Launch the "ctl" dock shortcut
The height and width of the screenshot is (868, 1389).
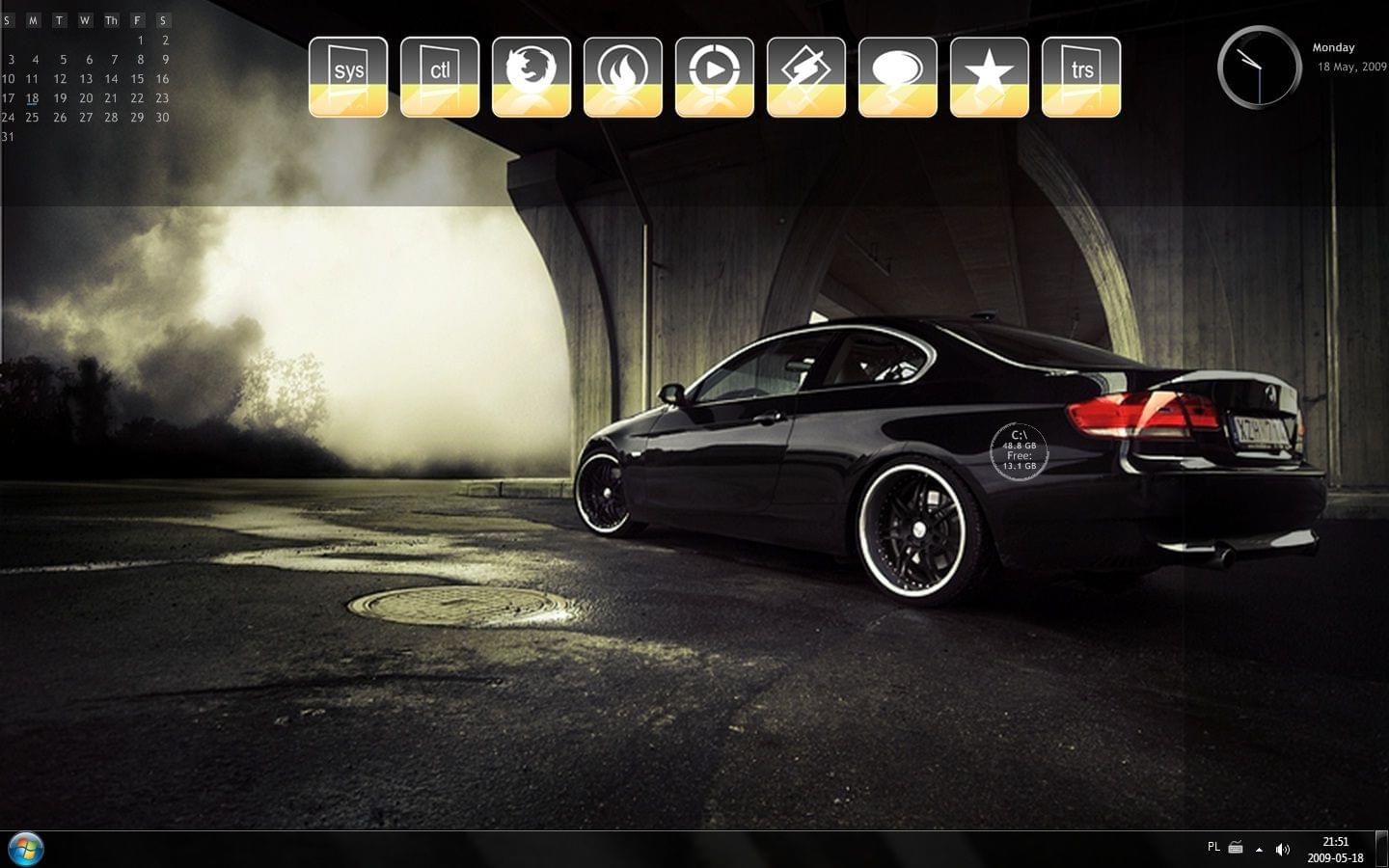[440, 77]
